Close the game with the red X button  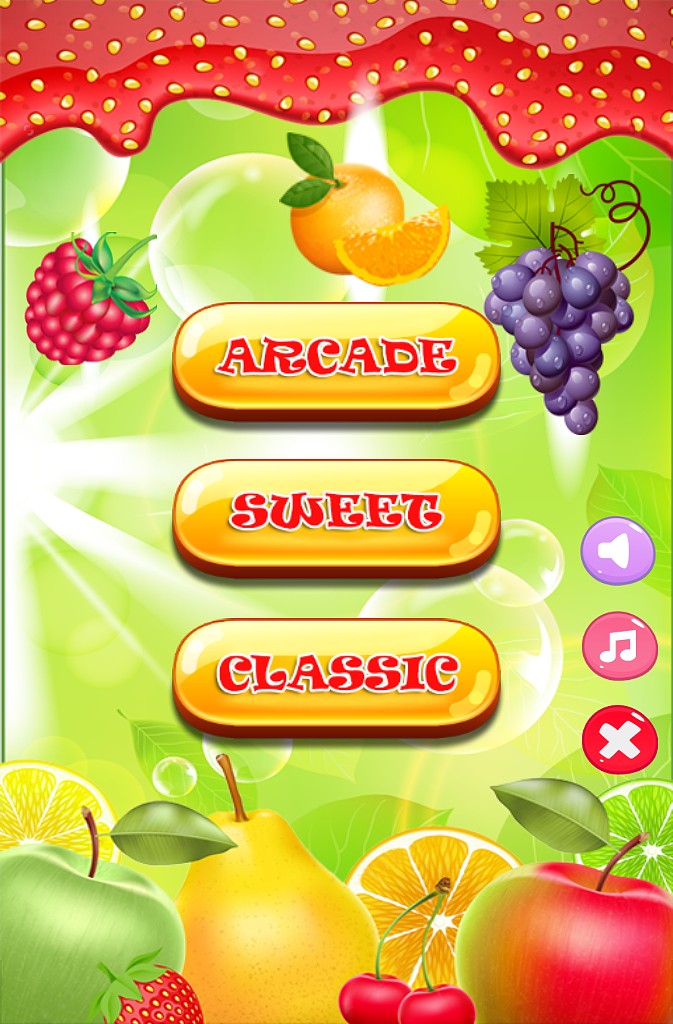(620, 740)
